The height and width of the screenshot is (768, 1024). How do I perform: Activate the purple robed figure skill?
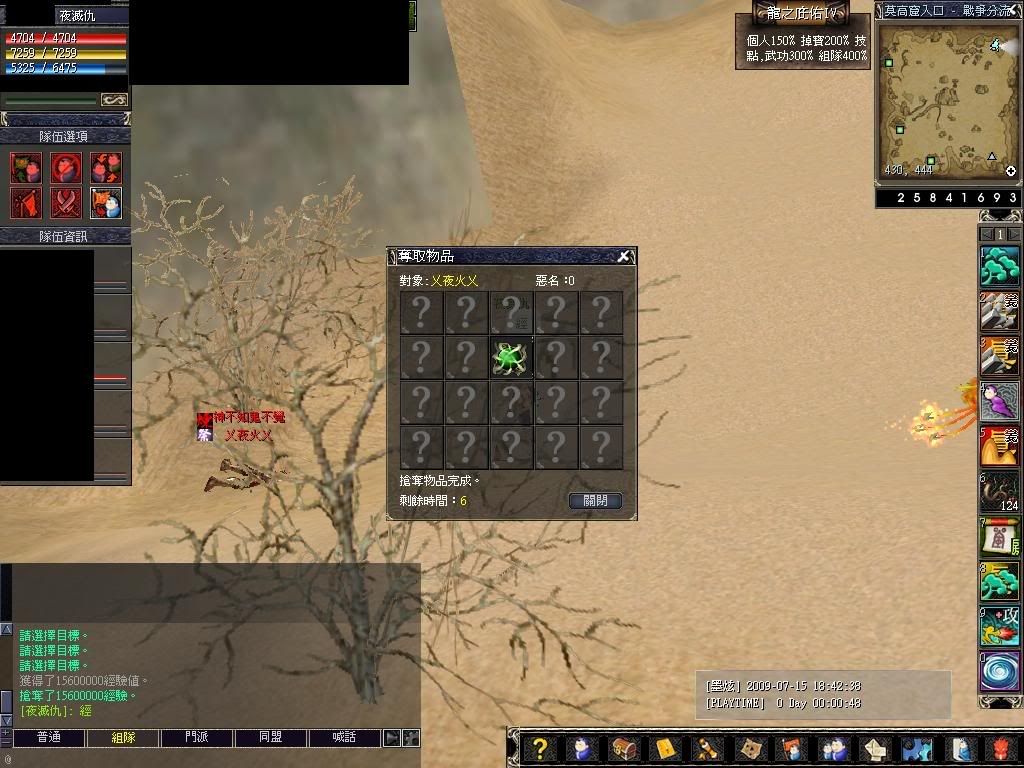(999, 401)
